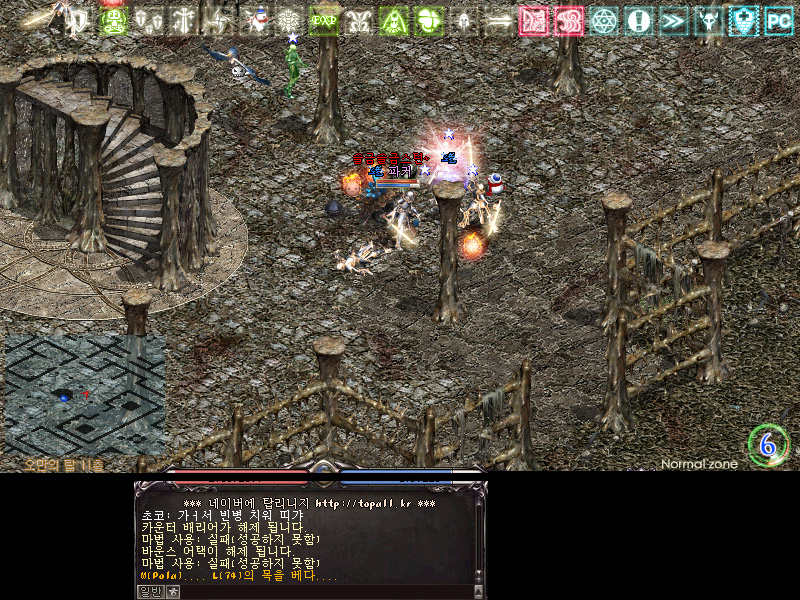Click the double-arrow speed icon
Image resolution: width=800 pixels, height=600 pixels.
pos(674,20)
